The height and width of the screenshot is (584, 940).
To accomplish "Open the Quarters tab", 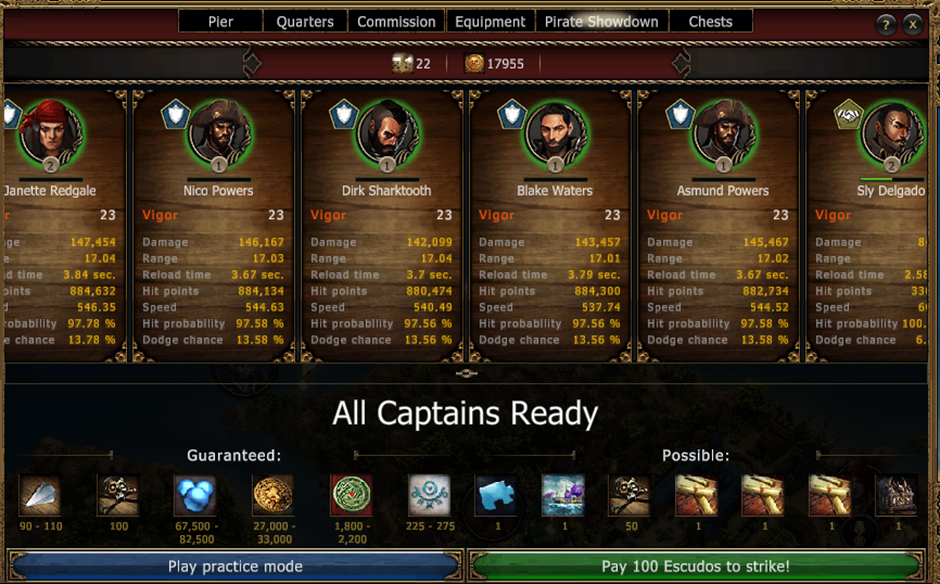I will (x=305, y=21).
